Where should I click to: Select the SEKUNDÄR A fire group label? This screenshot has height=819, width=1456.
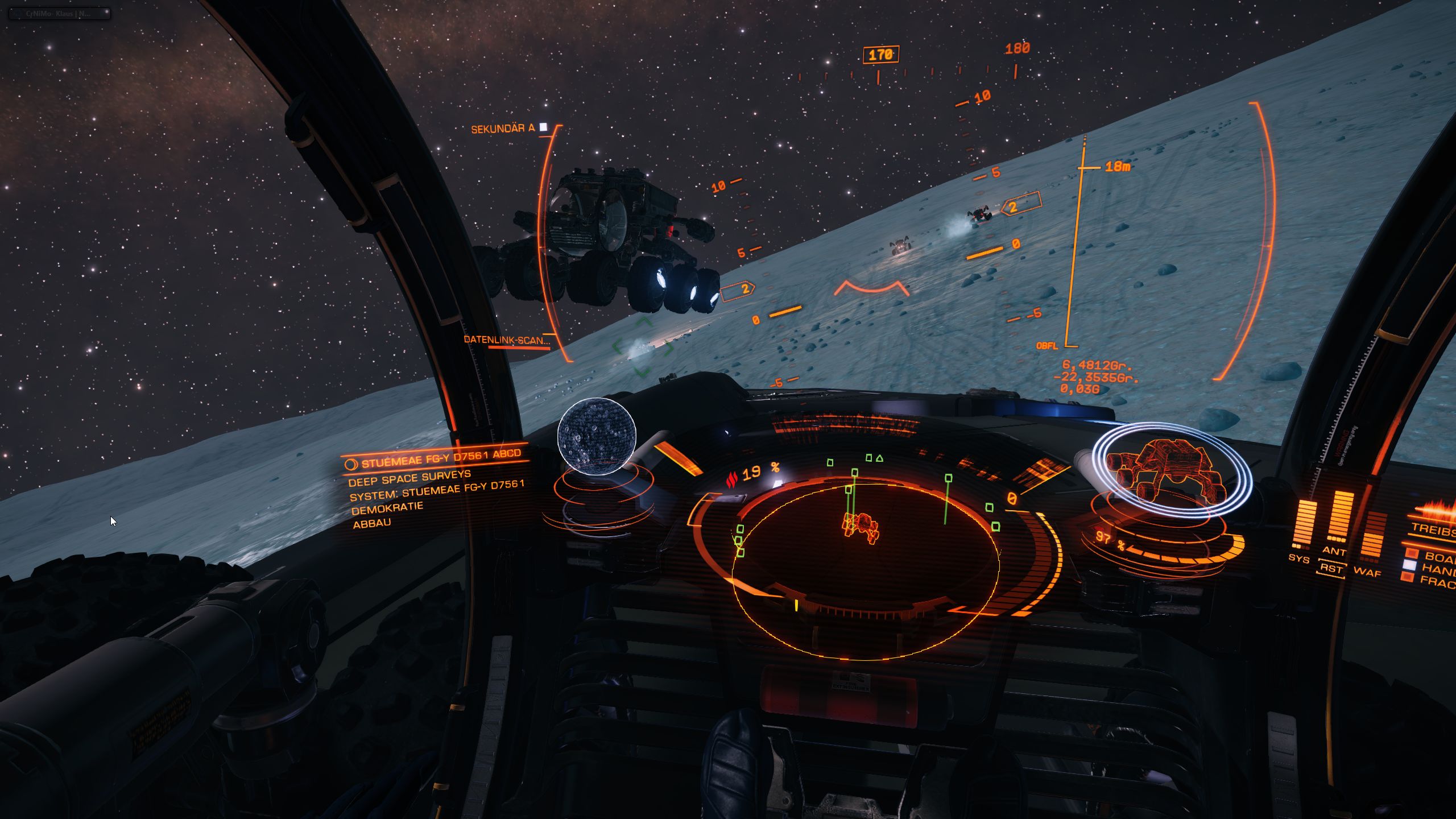pos(503,129)
